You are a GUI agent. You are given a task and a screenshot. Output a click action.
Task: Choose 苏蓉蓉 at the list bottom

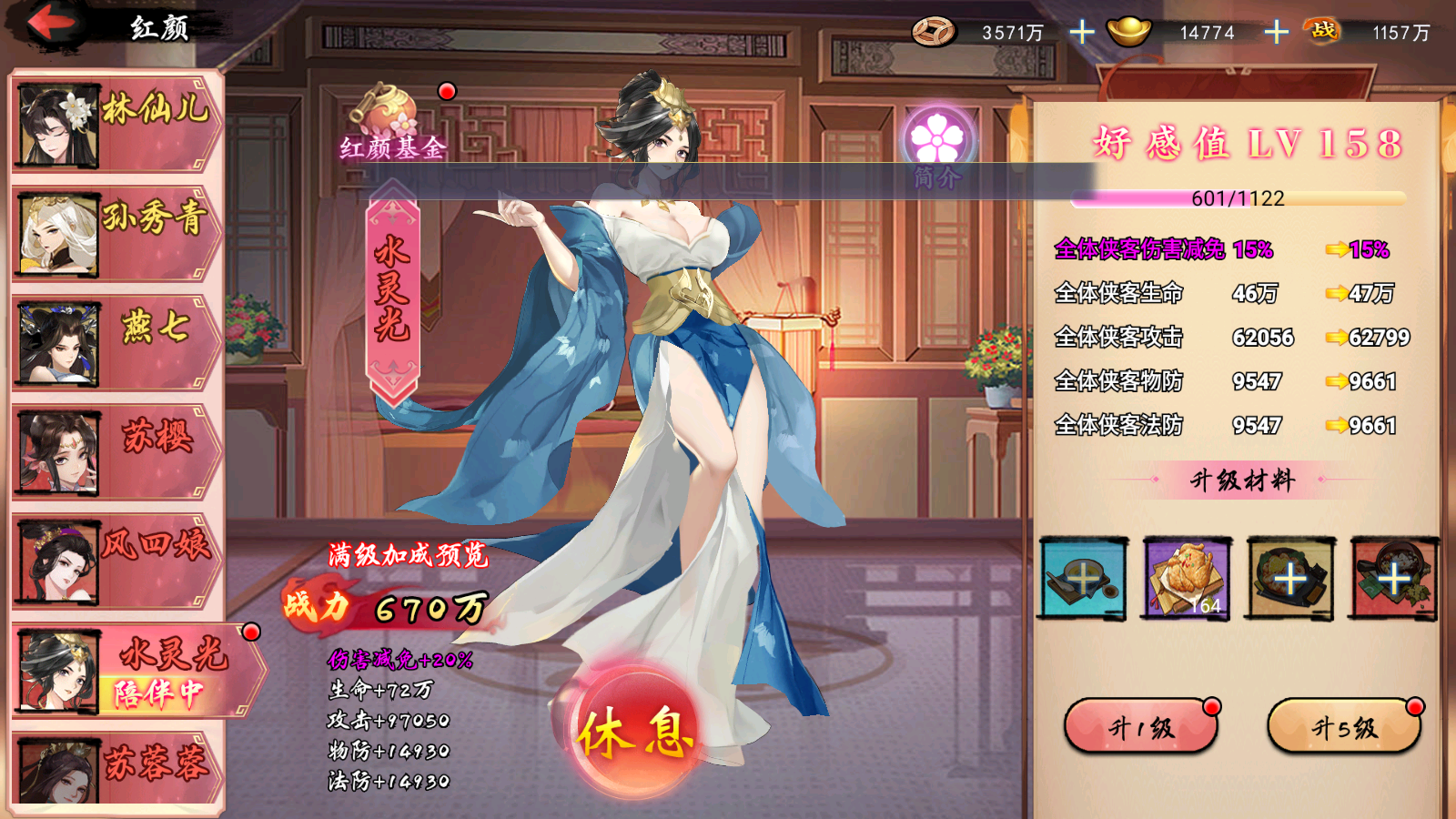(x=116, y=769)
